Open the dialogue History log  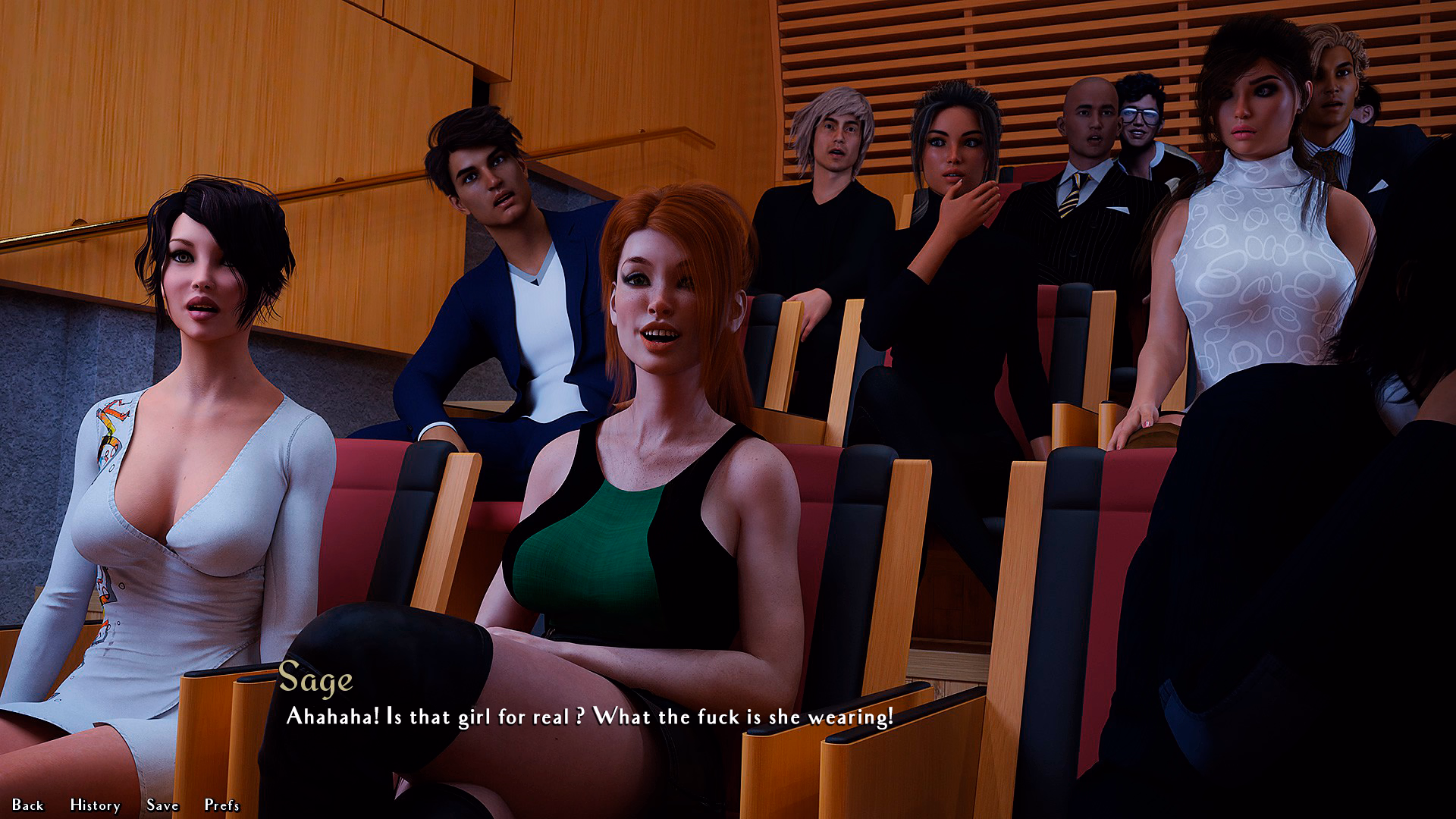pos(95,805)
